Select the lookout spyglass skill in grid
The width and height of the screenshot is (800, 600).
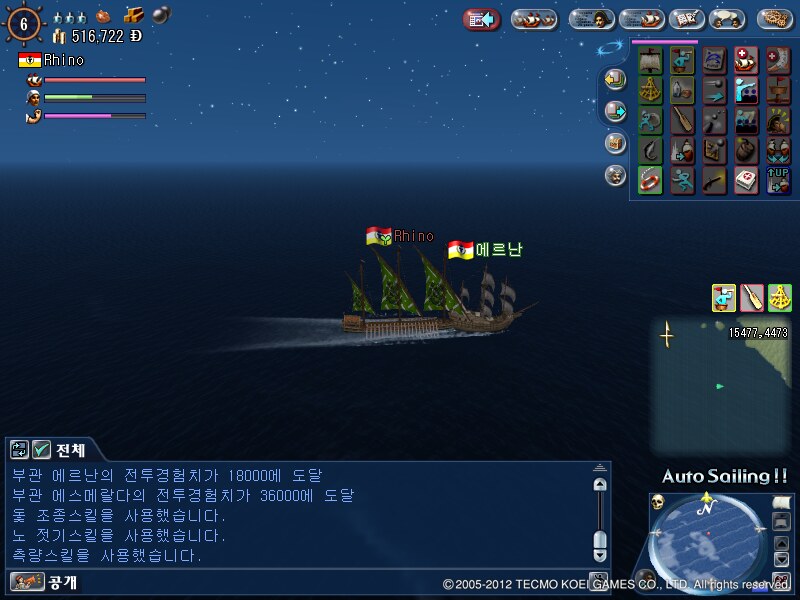(x=683, y=61)
